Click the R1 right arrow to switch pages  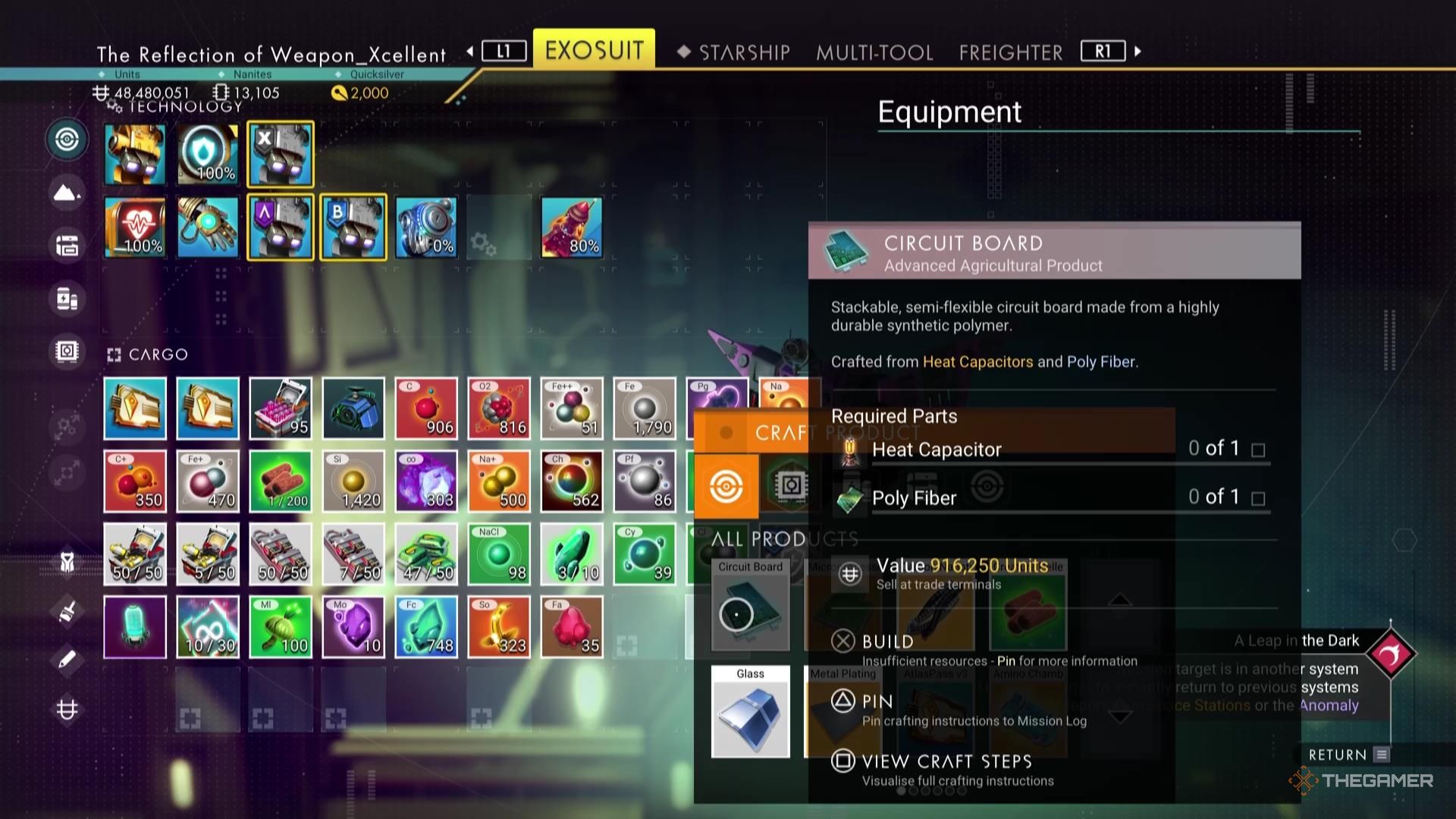click(x=1137, y=51)
